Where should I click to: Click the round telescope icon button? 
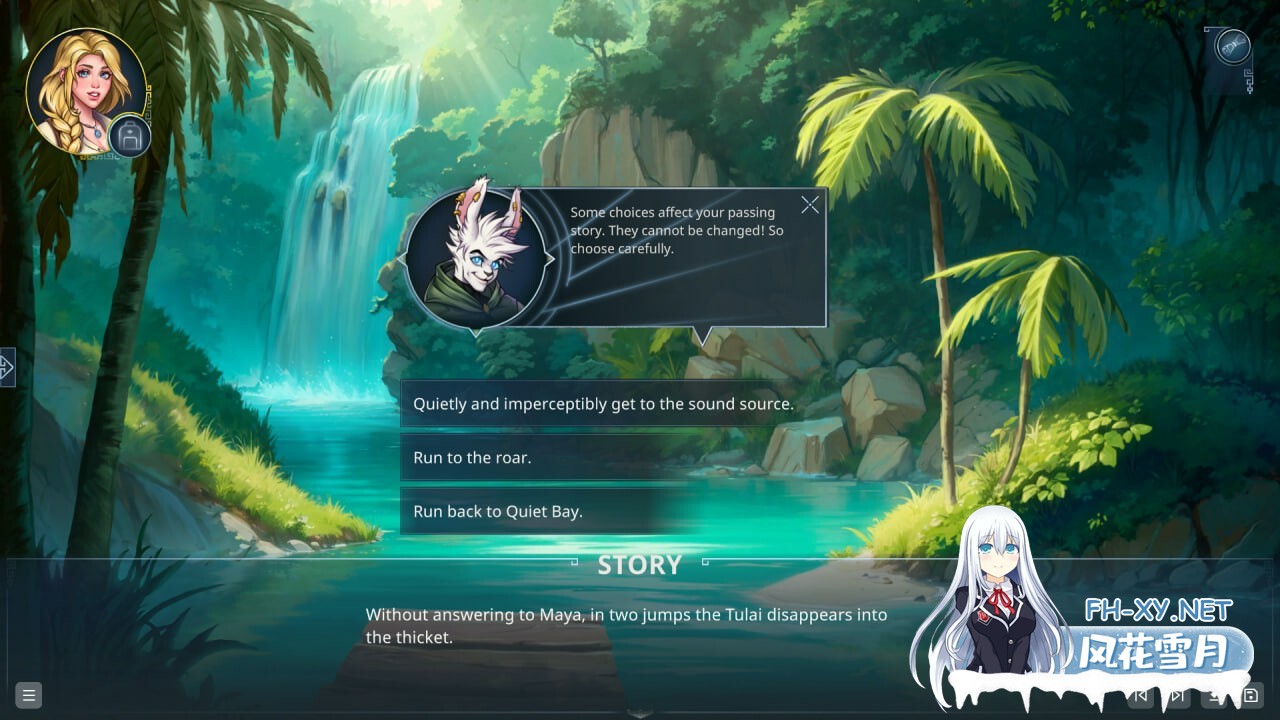coord(1232,47)
